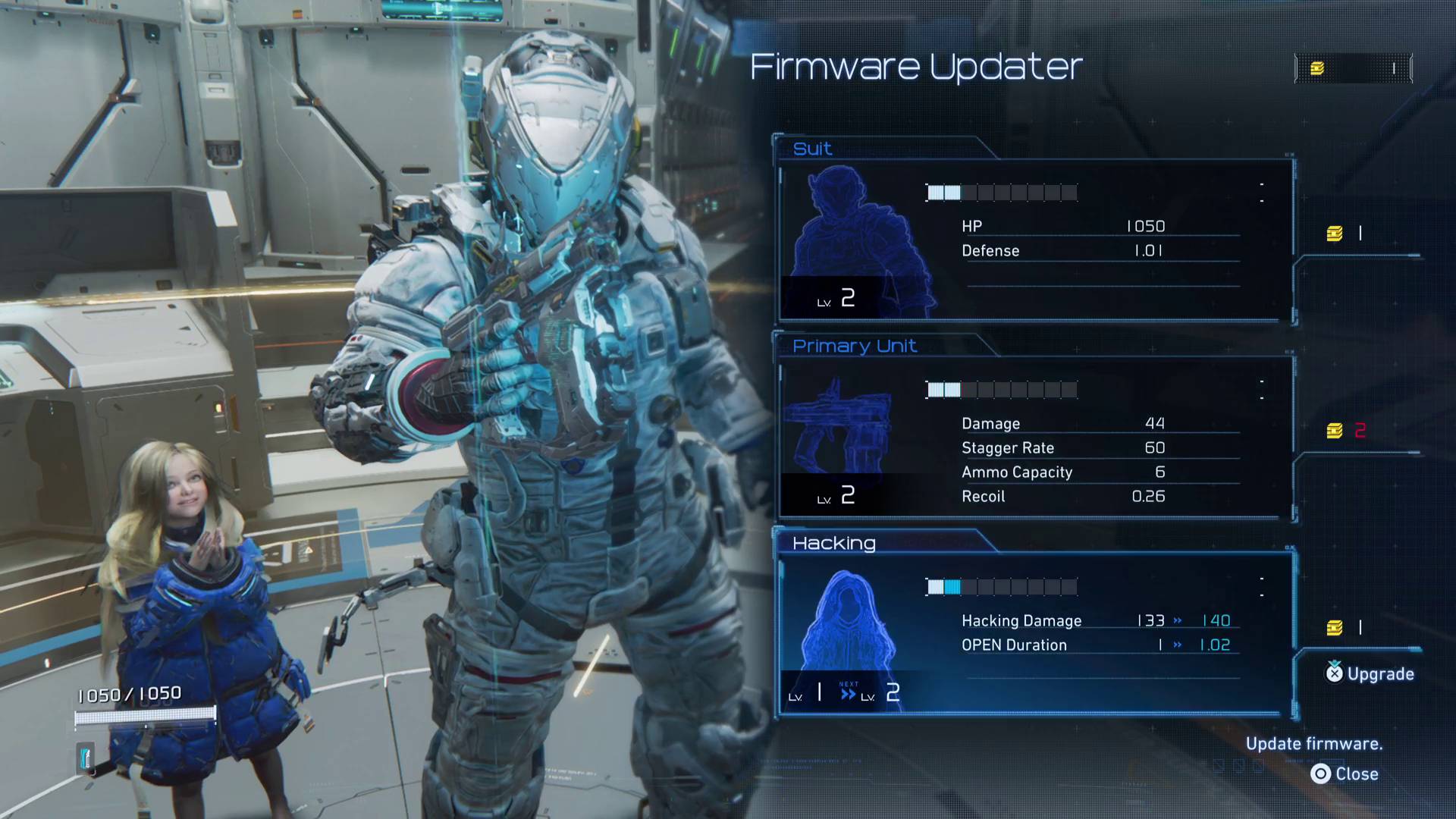1456x819 pixels.
Task: Click the Upgrade button
Action: pos(1370,673)
